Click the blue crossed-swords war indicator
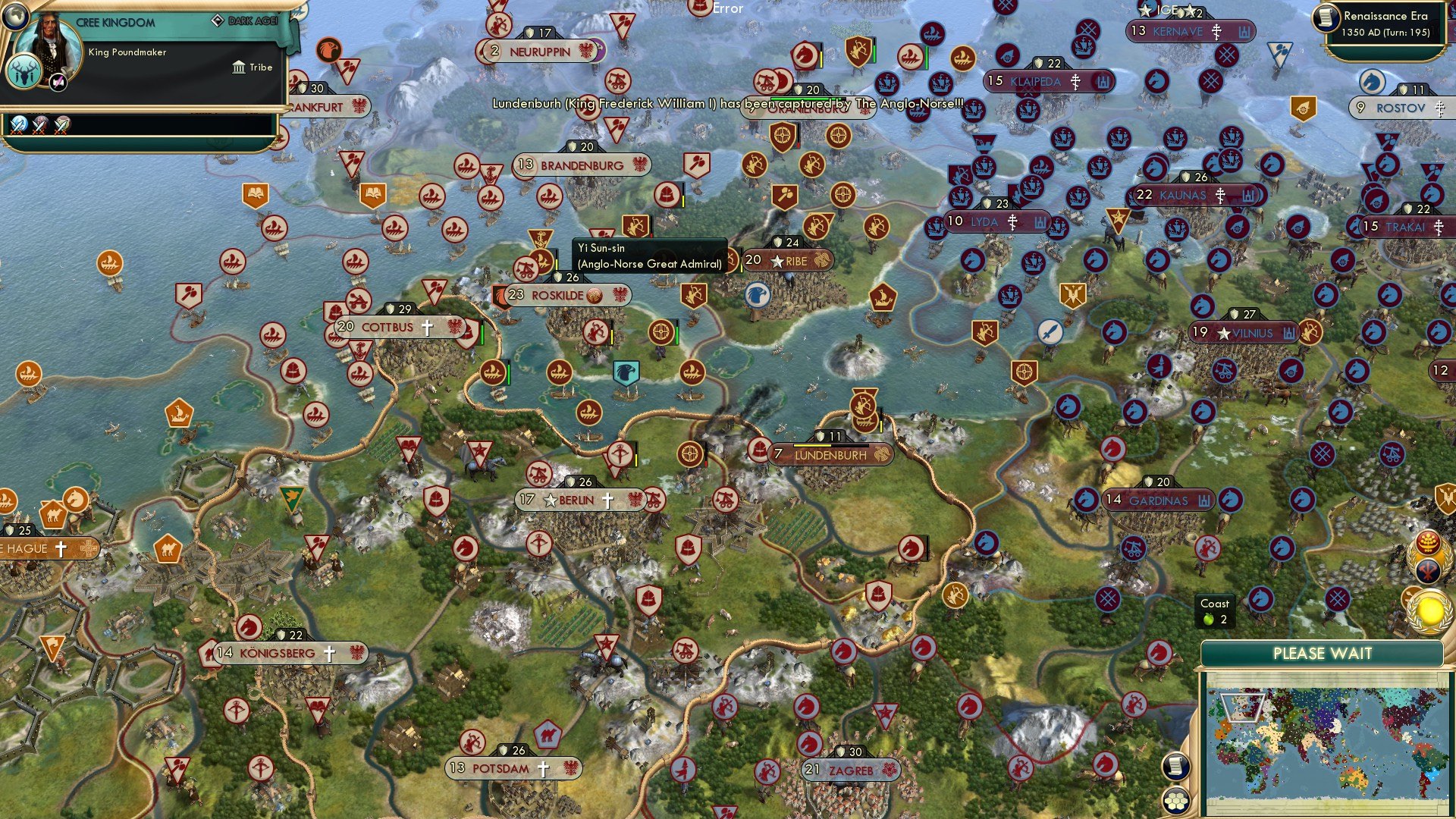 pyautogui.click(x=19, y=126)
